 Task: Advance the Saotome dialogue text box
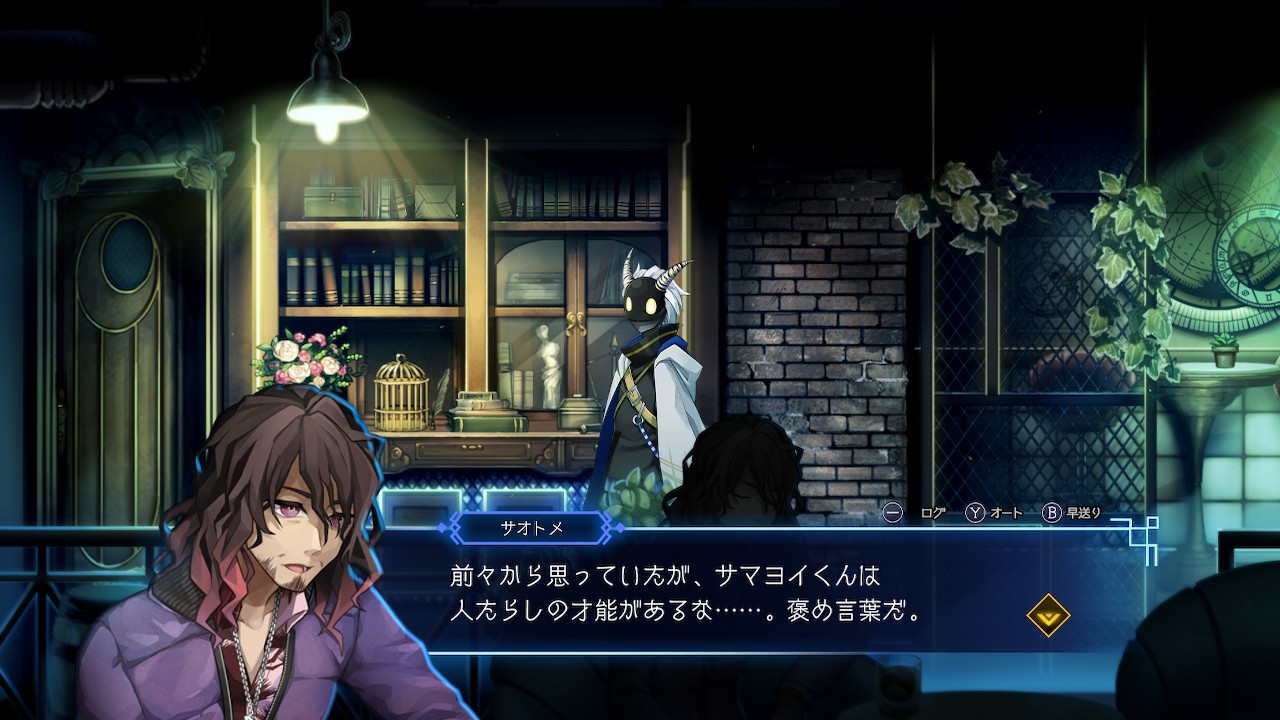click(x=700, y=592)
